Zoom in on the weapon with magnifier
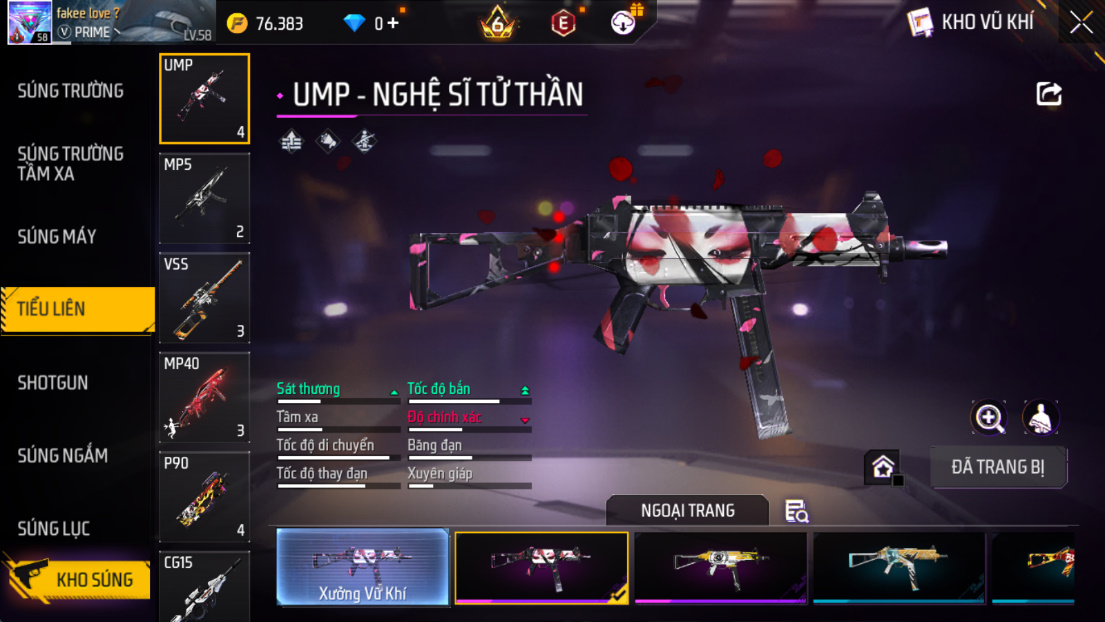This screenshot has height=622, width=1105. (x=989, y=418)
